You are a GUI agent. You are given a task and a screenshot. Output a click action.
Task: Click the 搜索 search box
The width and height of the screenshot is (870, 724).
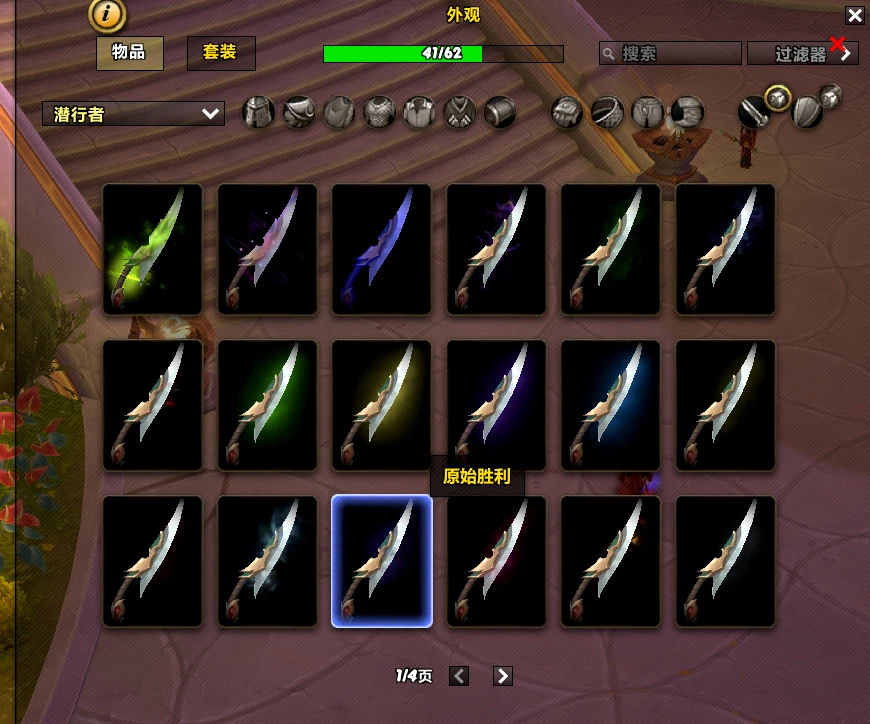(671, 53)
